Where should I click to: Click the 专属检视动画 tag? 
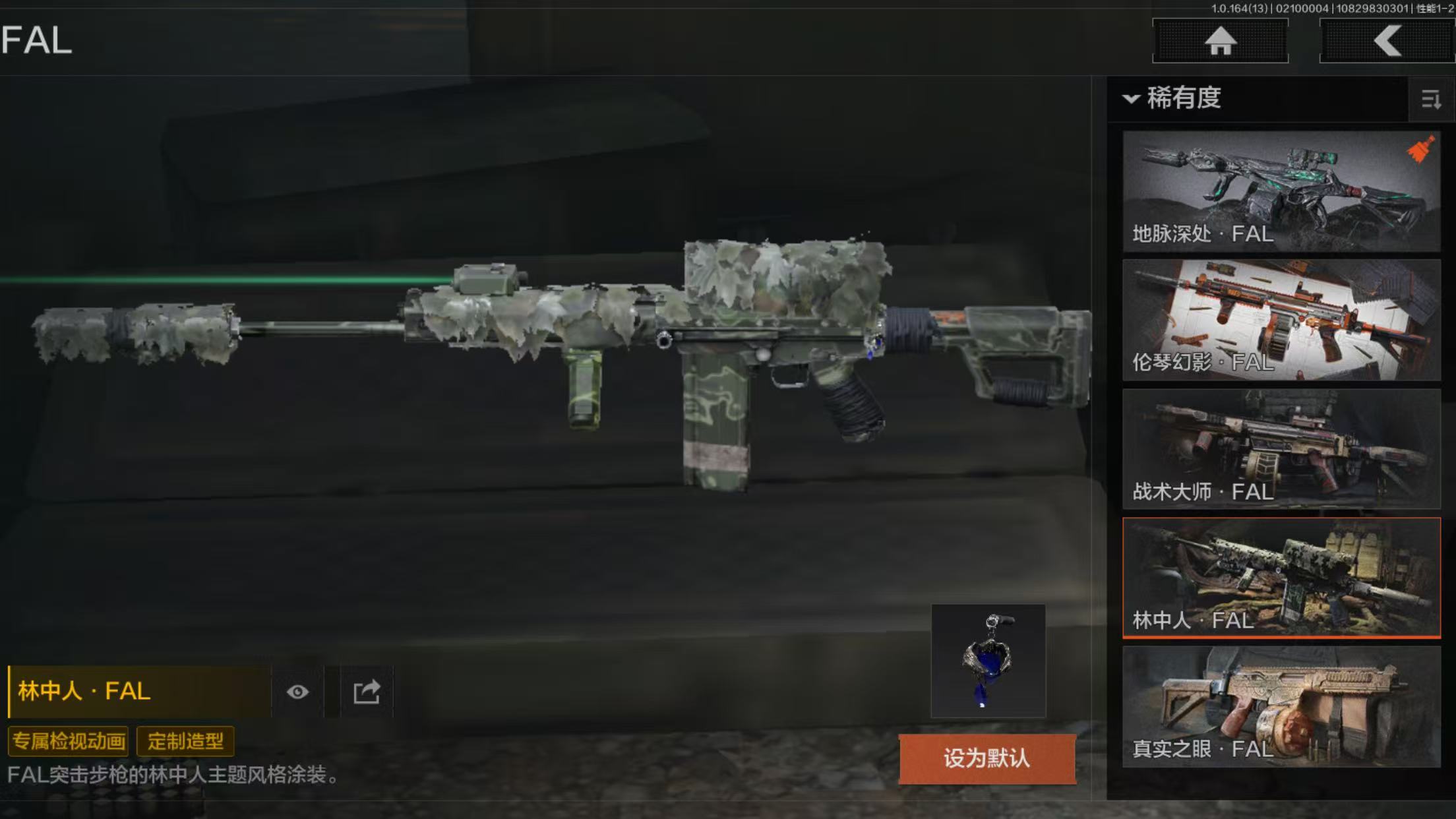69,741
